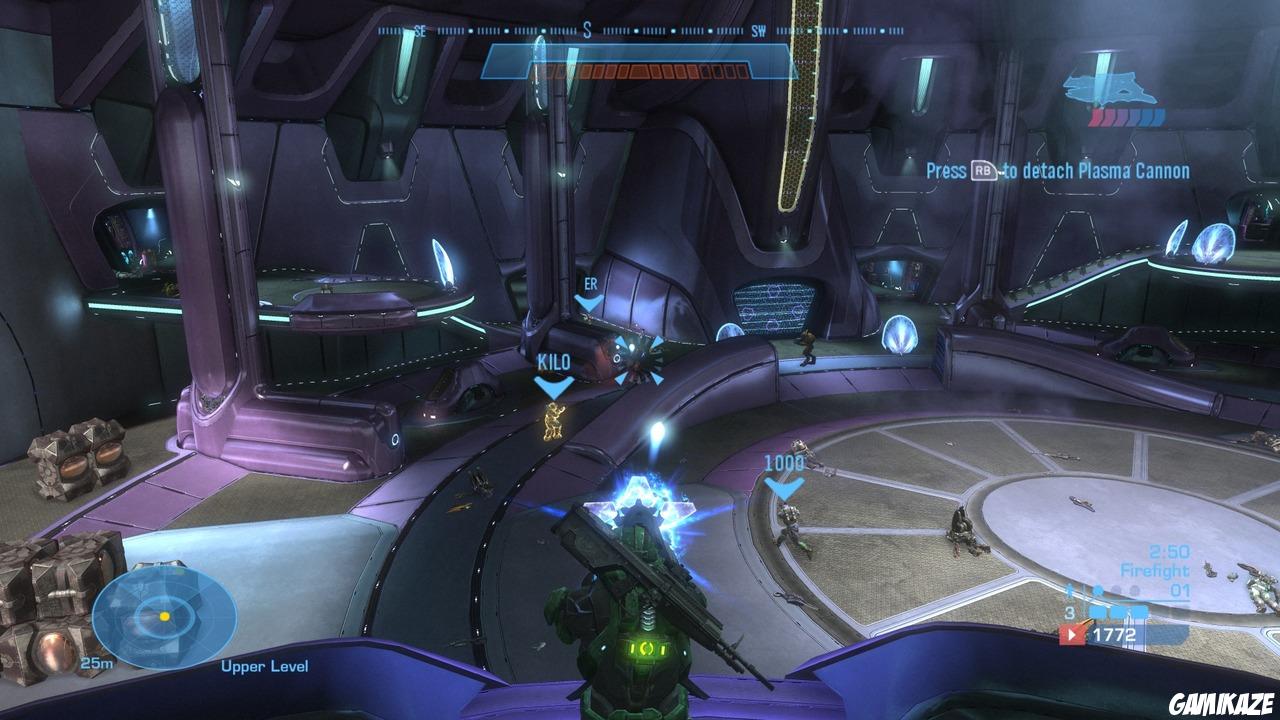Screen dimensions: 1280x720
Task: Toggle the first blue wave indicator square
Action: coord(1098,611)
